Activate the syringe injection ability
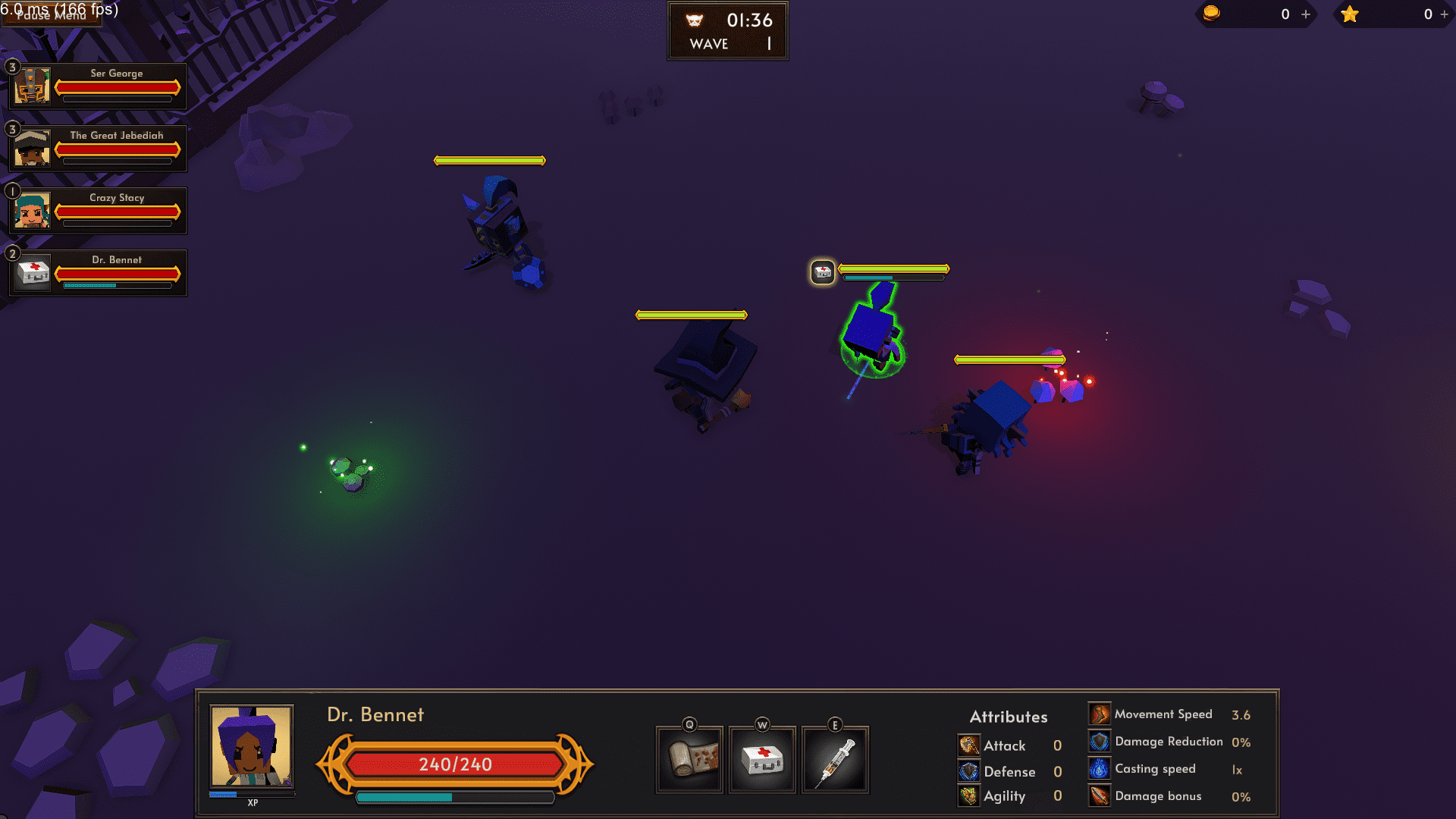 (835, 759)
